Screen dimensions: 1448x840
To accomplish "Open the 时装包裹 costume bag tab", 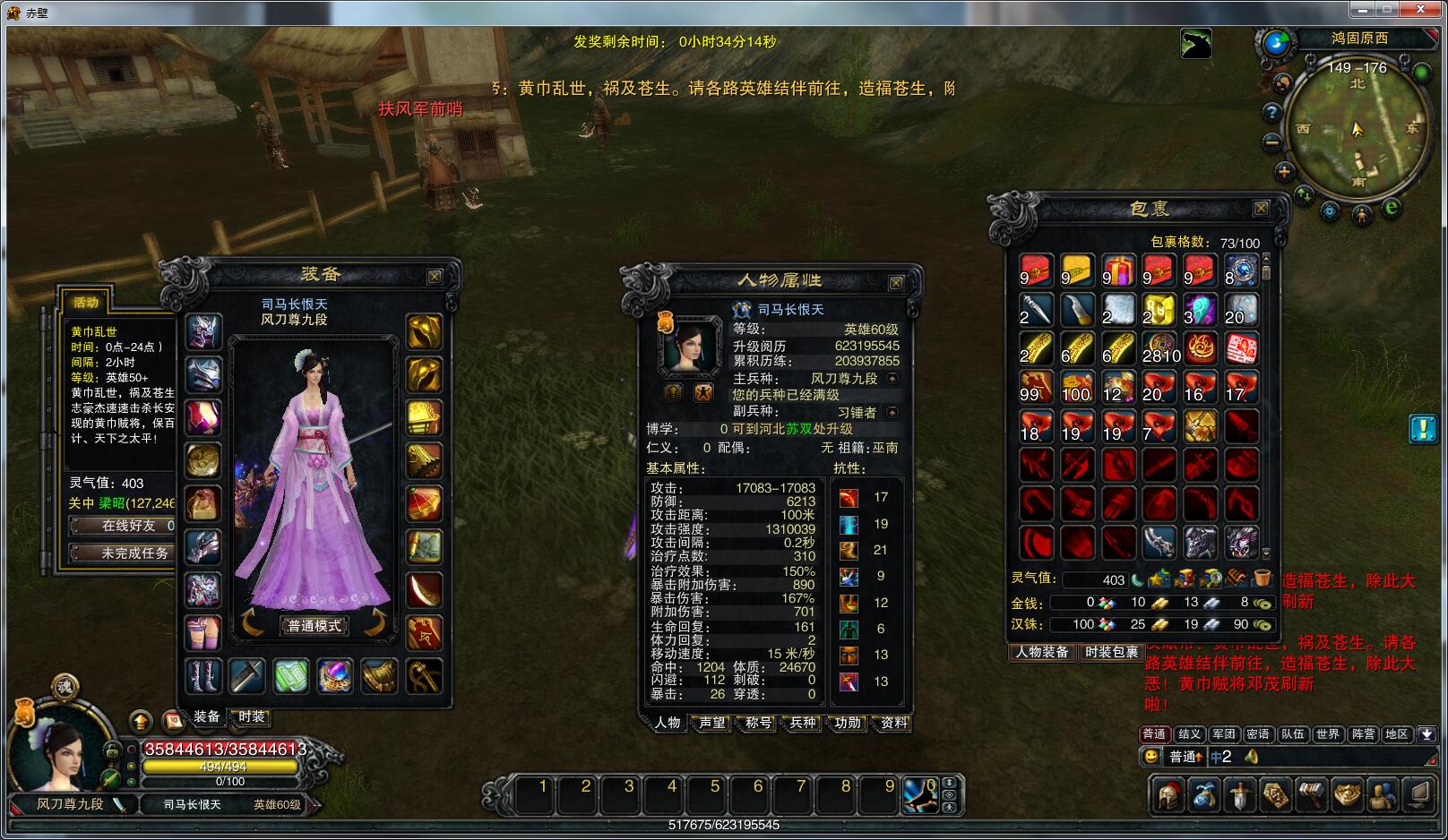I will (x=1111, y=652).
